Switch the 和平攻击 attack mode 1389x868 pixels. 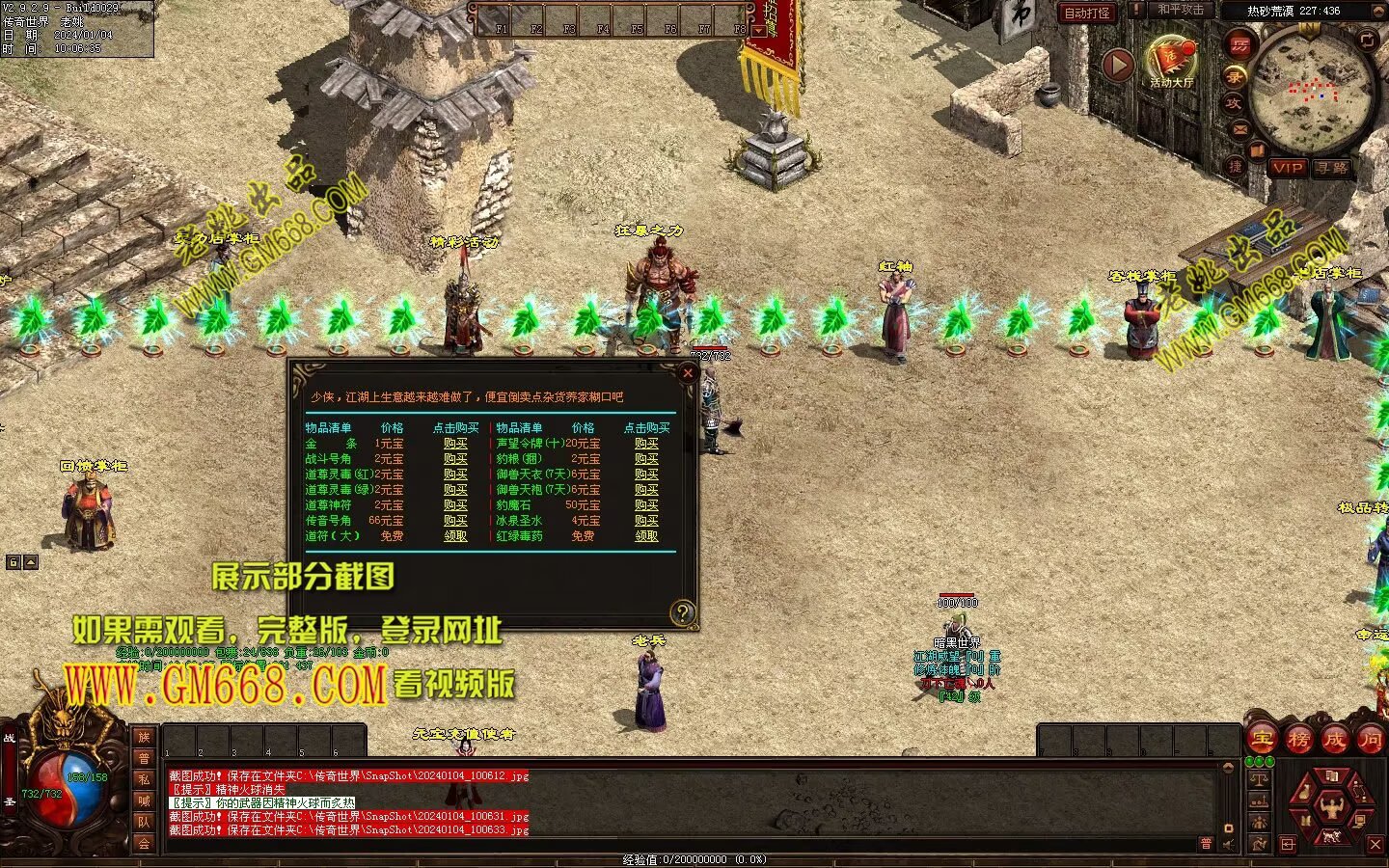(x=1180, y=10)
